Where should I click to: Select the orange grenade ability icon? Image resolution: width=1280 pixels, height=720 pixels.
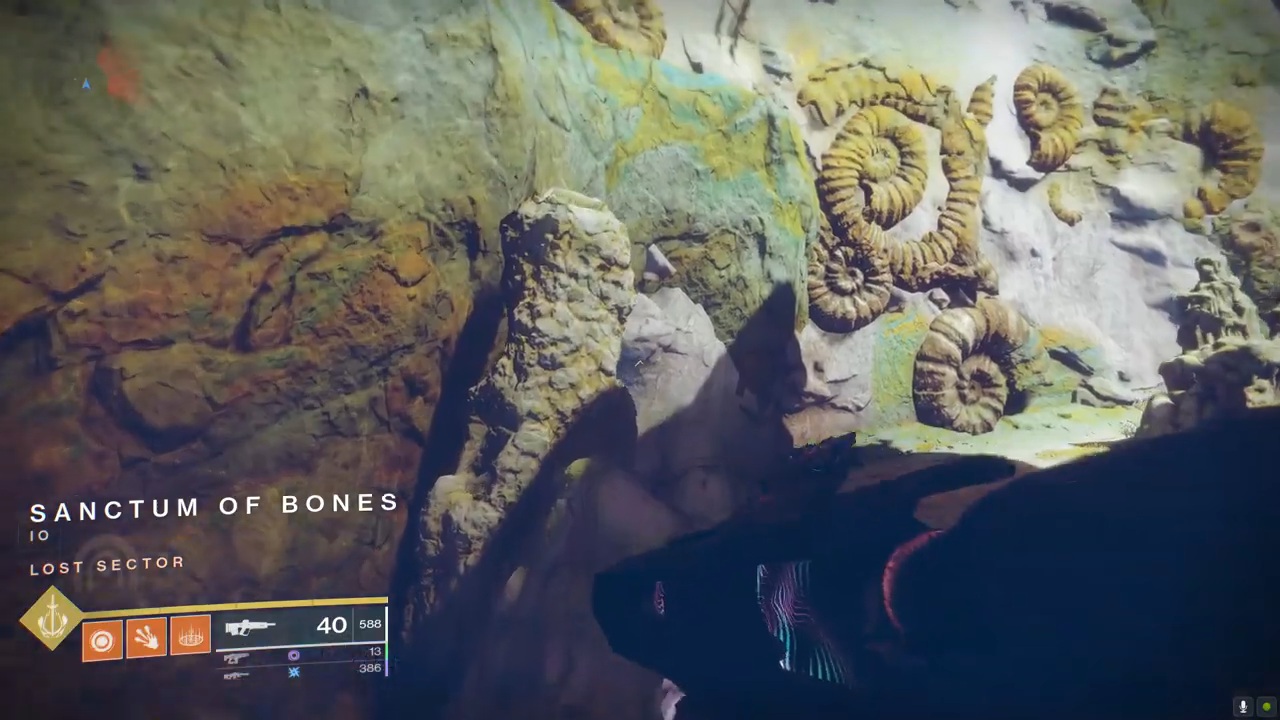click(102, 640)
